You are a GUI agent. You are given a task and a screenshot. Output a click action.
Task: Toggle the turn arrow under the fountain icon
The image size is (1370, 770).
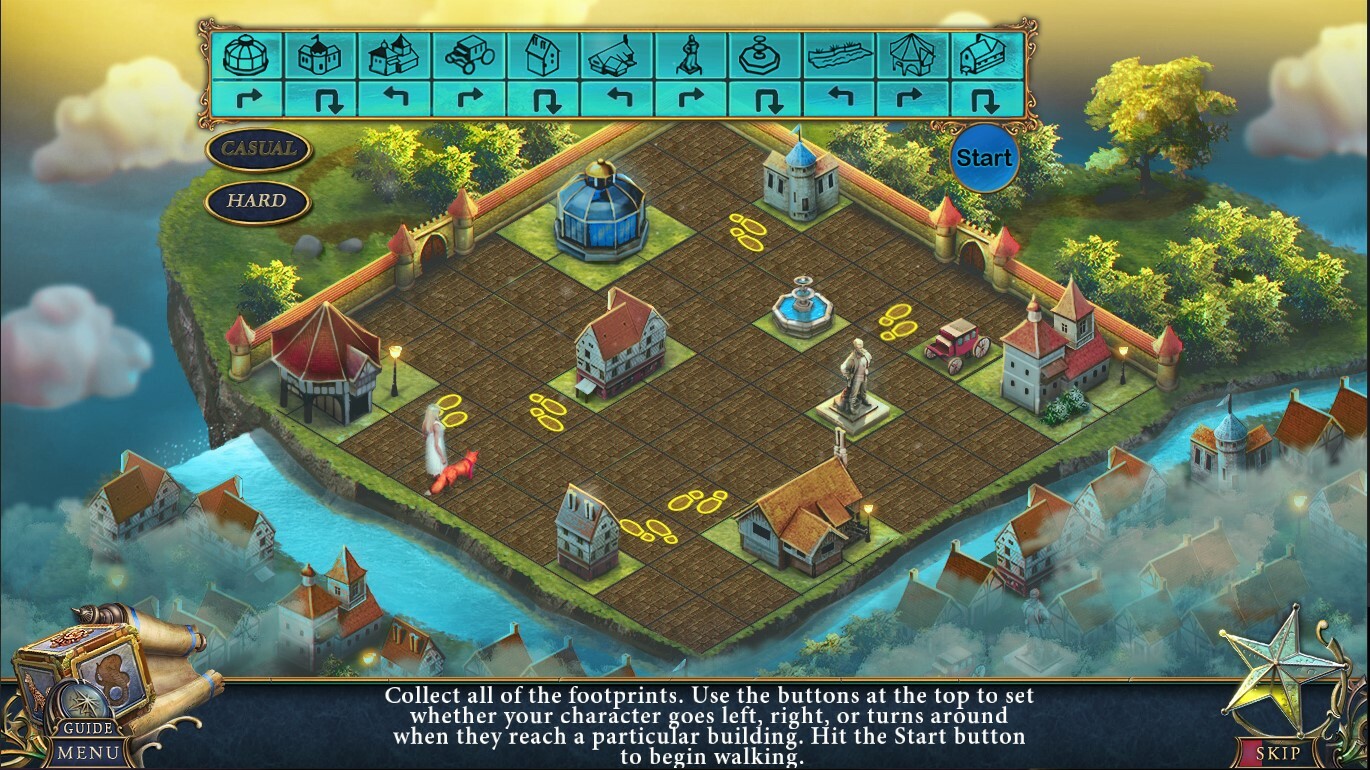(x=766, y=100)
